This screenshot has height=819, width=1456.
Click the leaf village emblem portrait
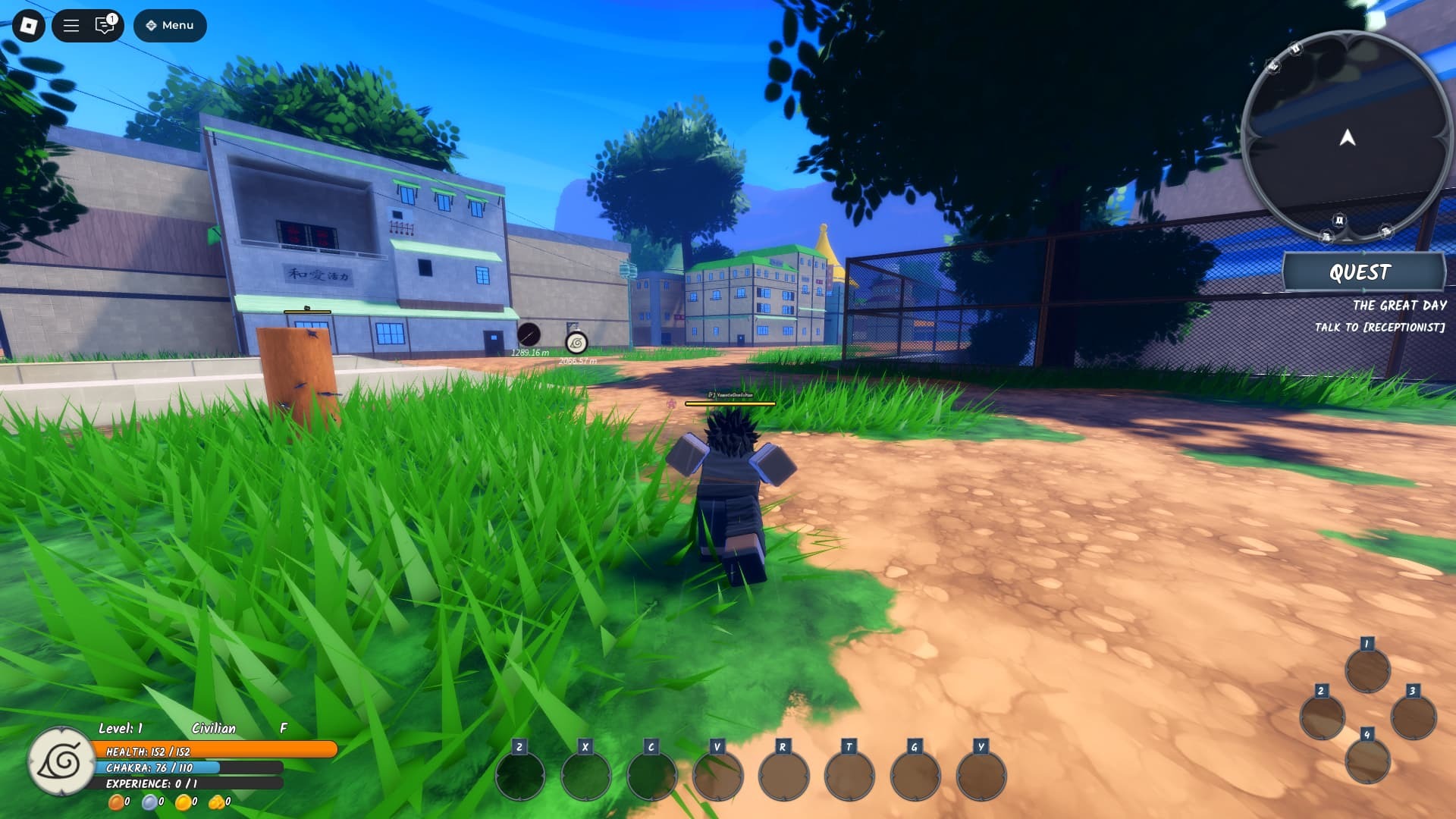coord(61,761)
